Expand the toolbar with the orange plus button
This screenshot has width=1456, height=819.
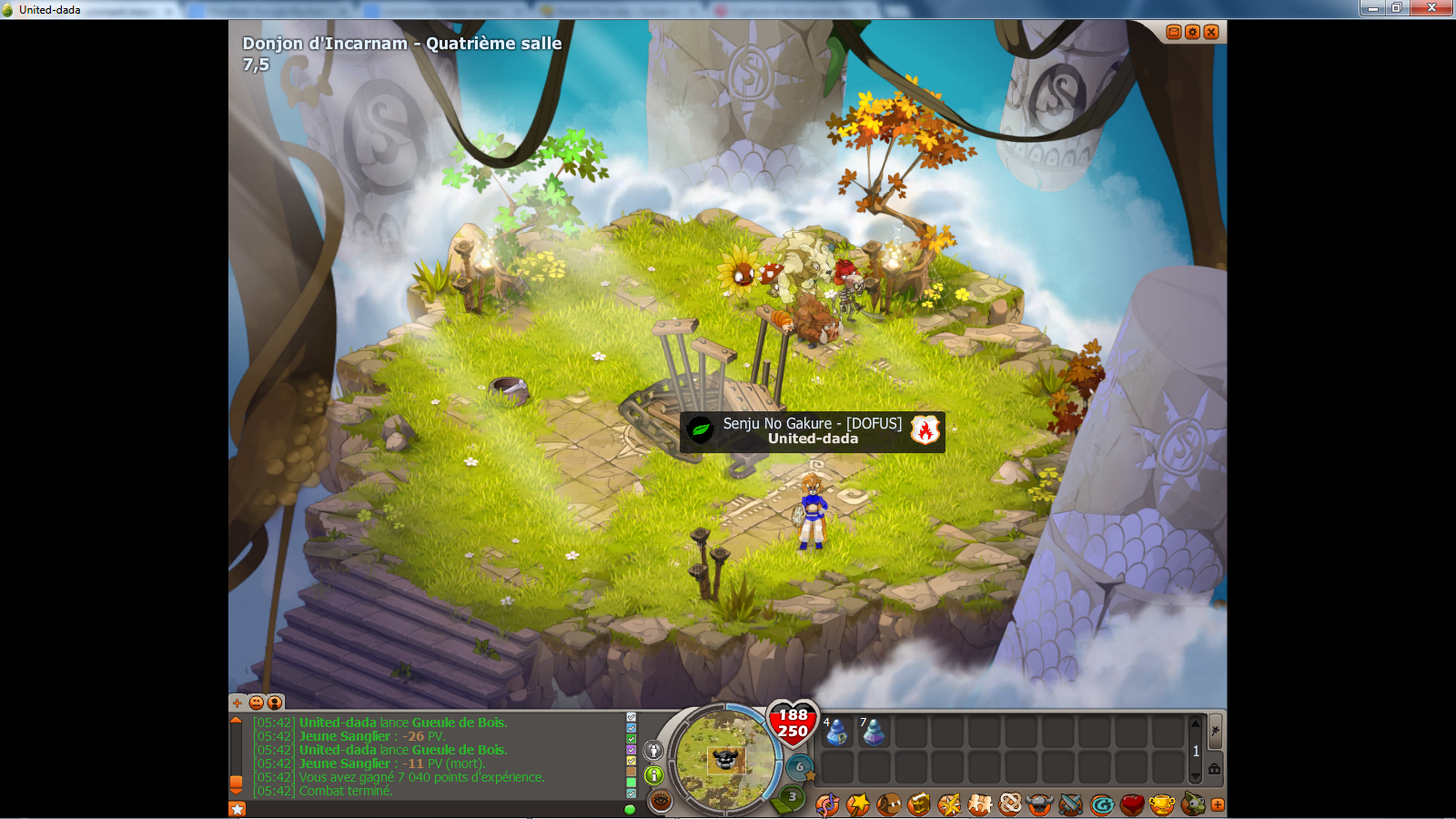coord(1219,804)
